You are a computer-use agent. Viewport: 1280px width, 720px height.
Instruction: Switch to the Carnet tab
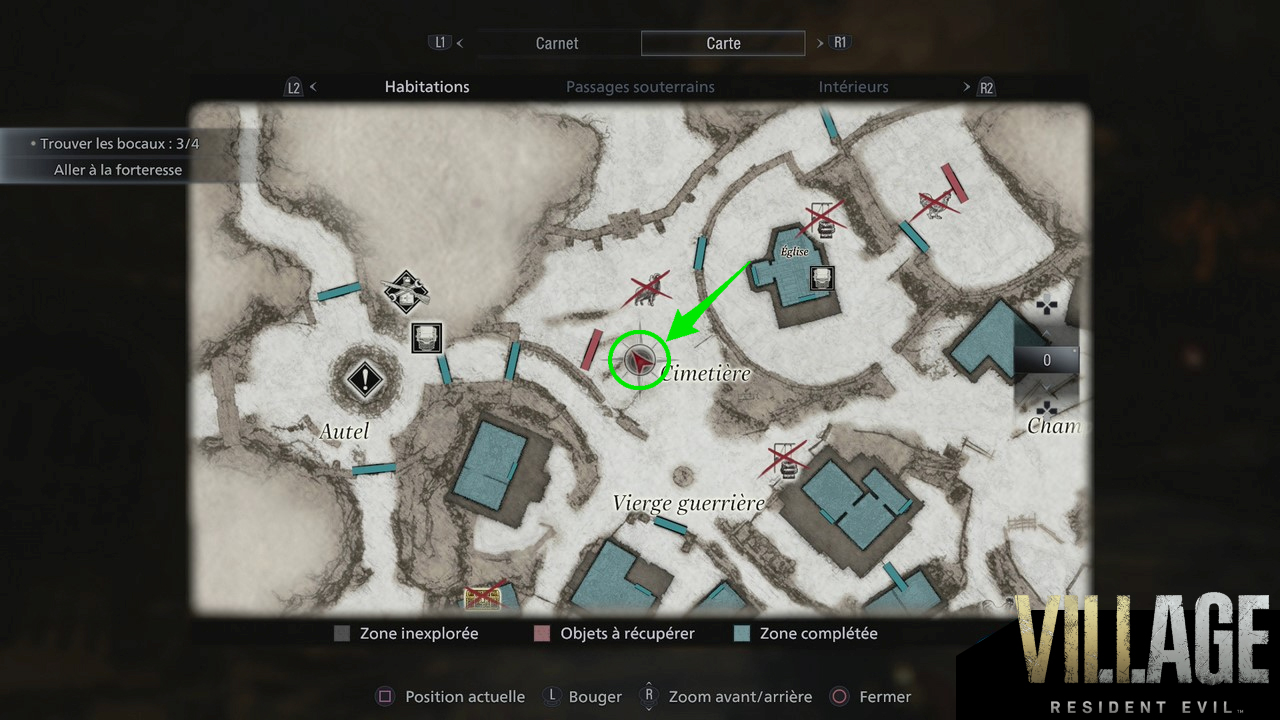pos(557,43)
